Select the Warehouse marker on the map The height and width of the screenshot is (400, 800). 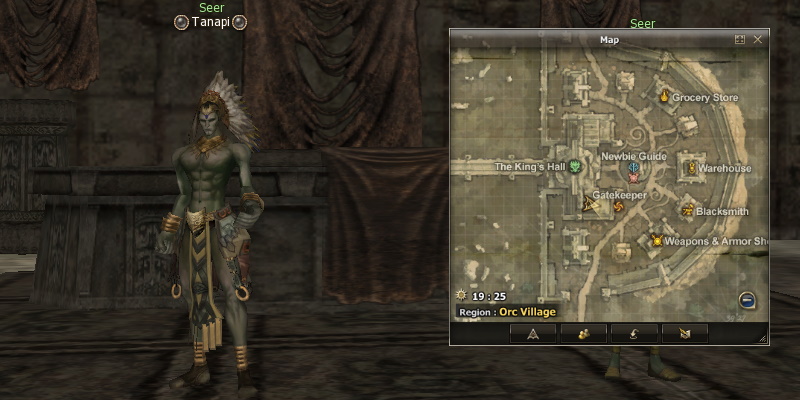coord(688,167)
